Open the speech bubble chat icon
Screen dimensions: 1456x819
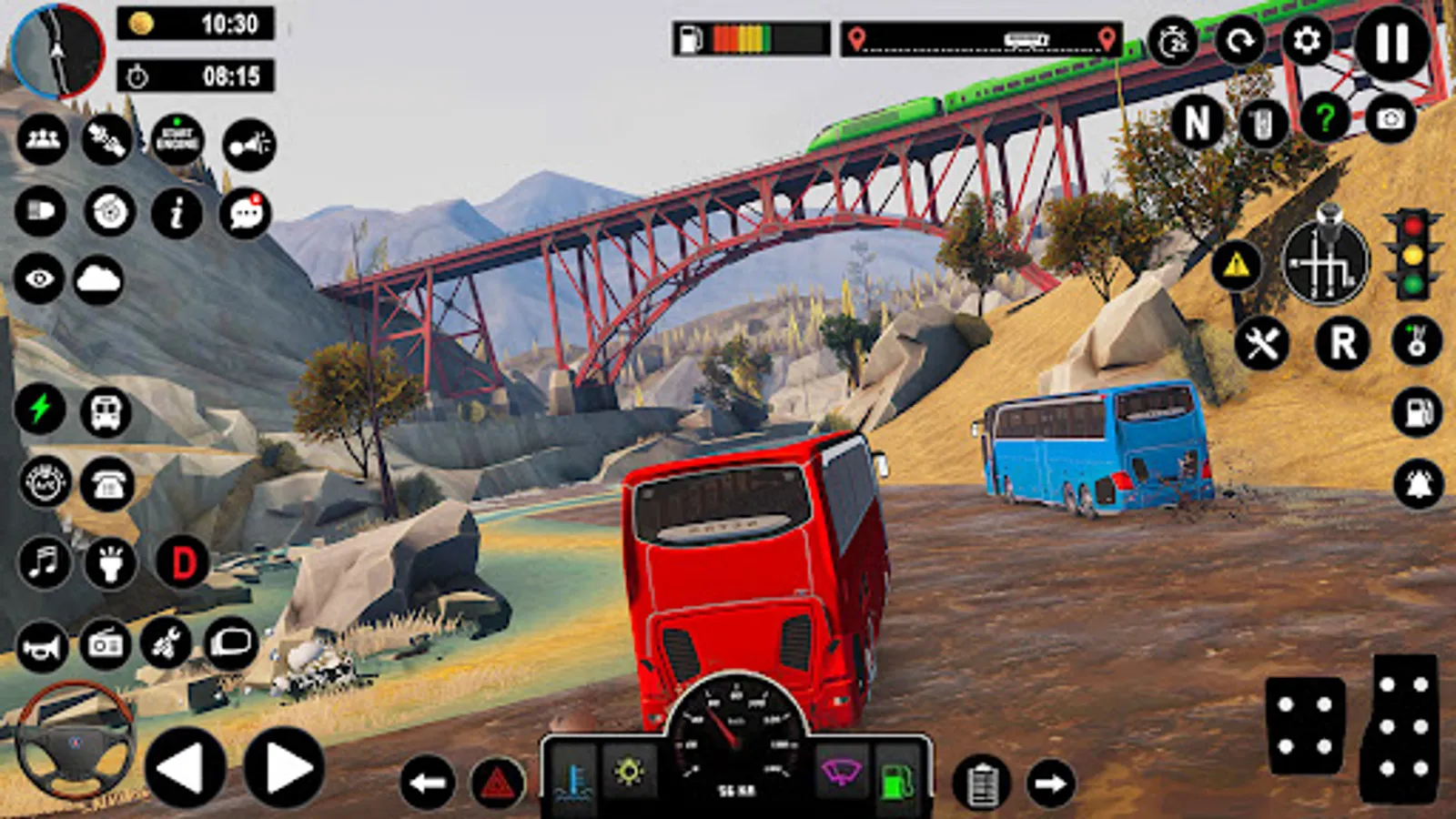(x=246, y=214)
